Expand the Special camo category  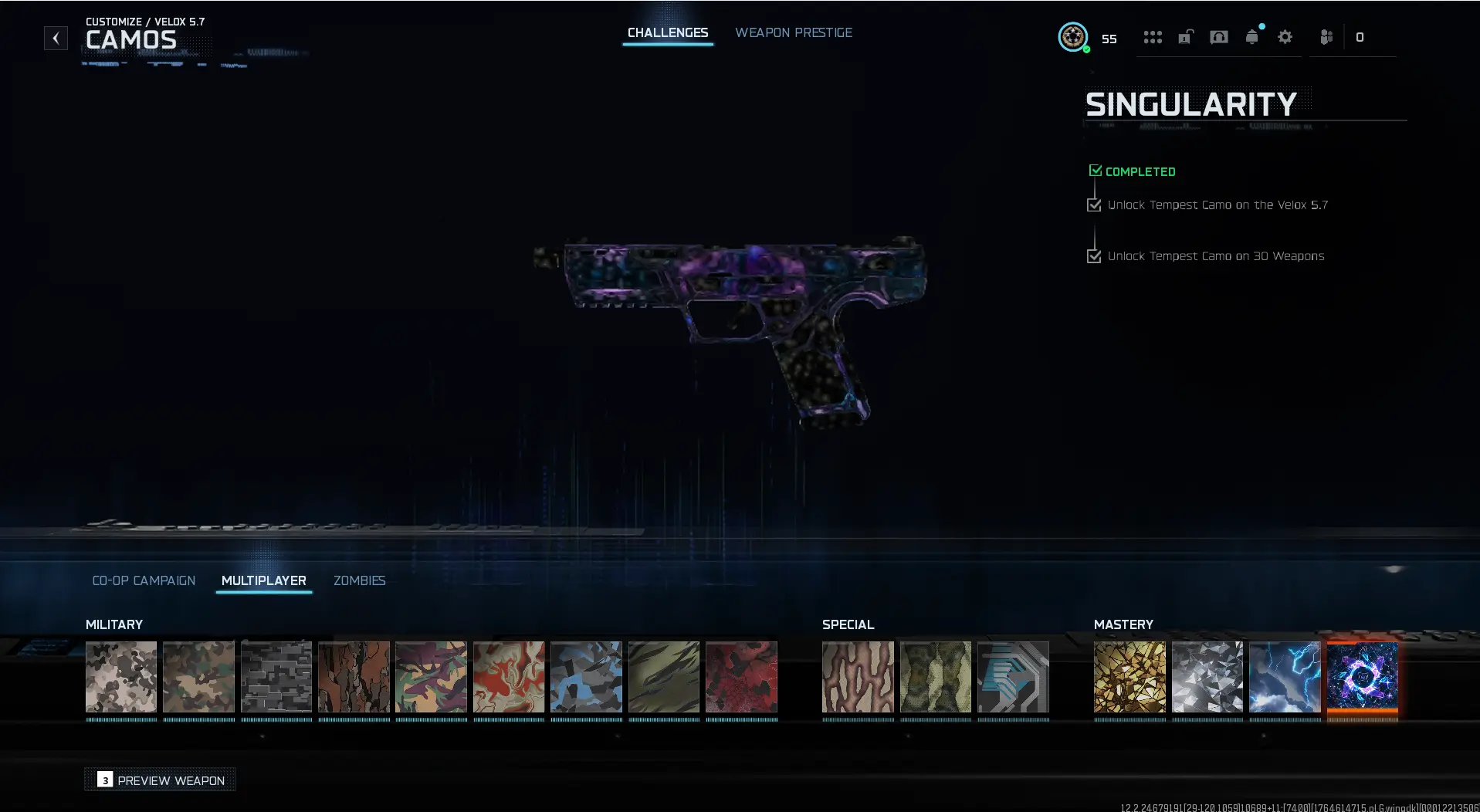tap(848, 624)
